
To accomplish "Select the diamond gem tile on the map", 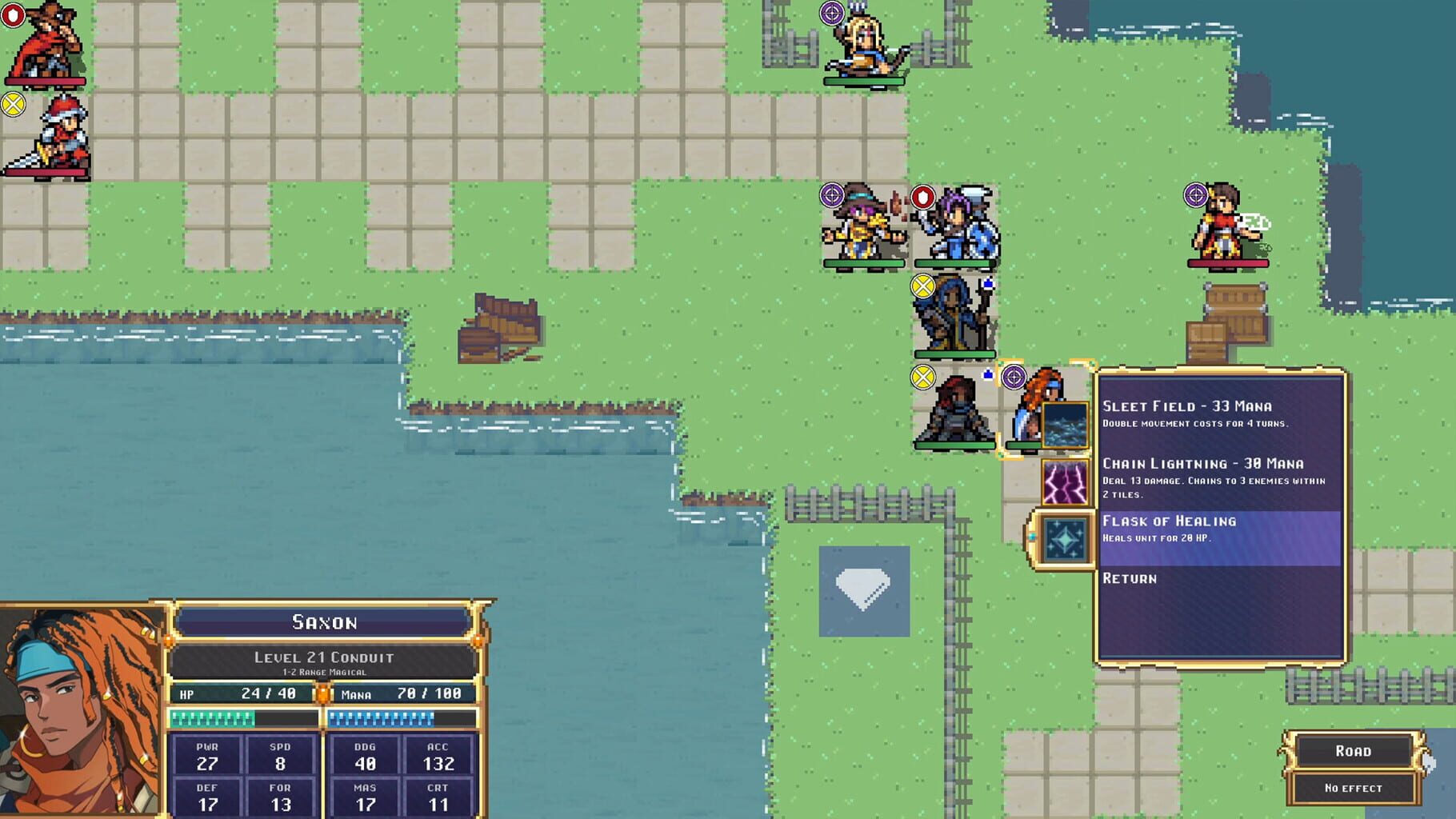I will pyautogui.click(x=864, y=592).
